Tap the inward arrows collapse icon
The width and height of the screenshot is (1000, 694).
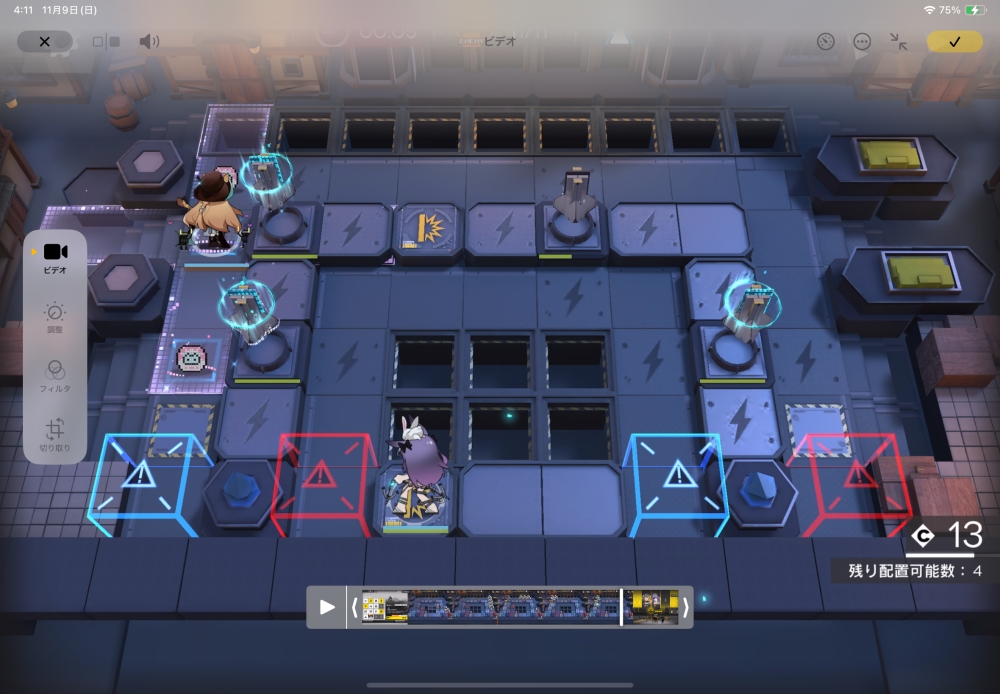[899, 42]
